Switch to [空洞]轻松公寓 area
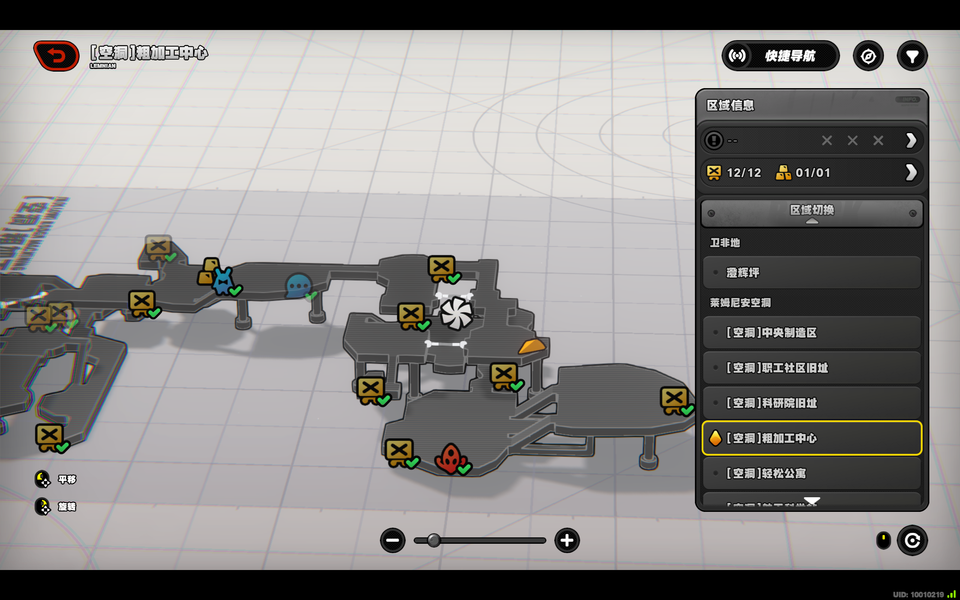This screenshot has width=960, height=600. (x=811, y=473)
